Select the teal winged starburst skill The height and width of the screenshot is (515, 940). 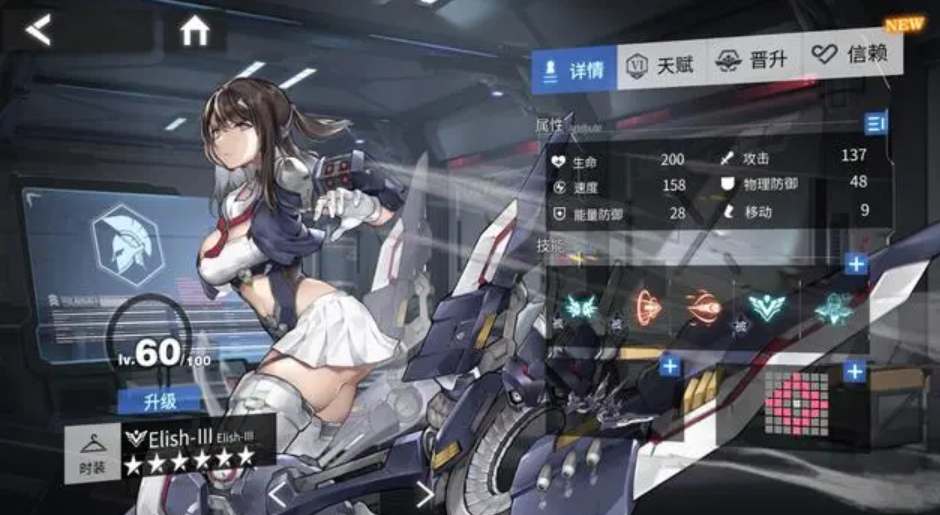580,307
